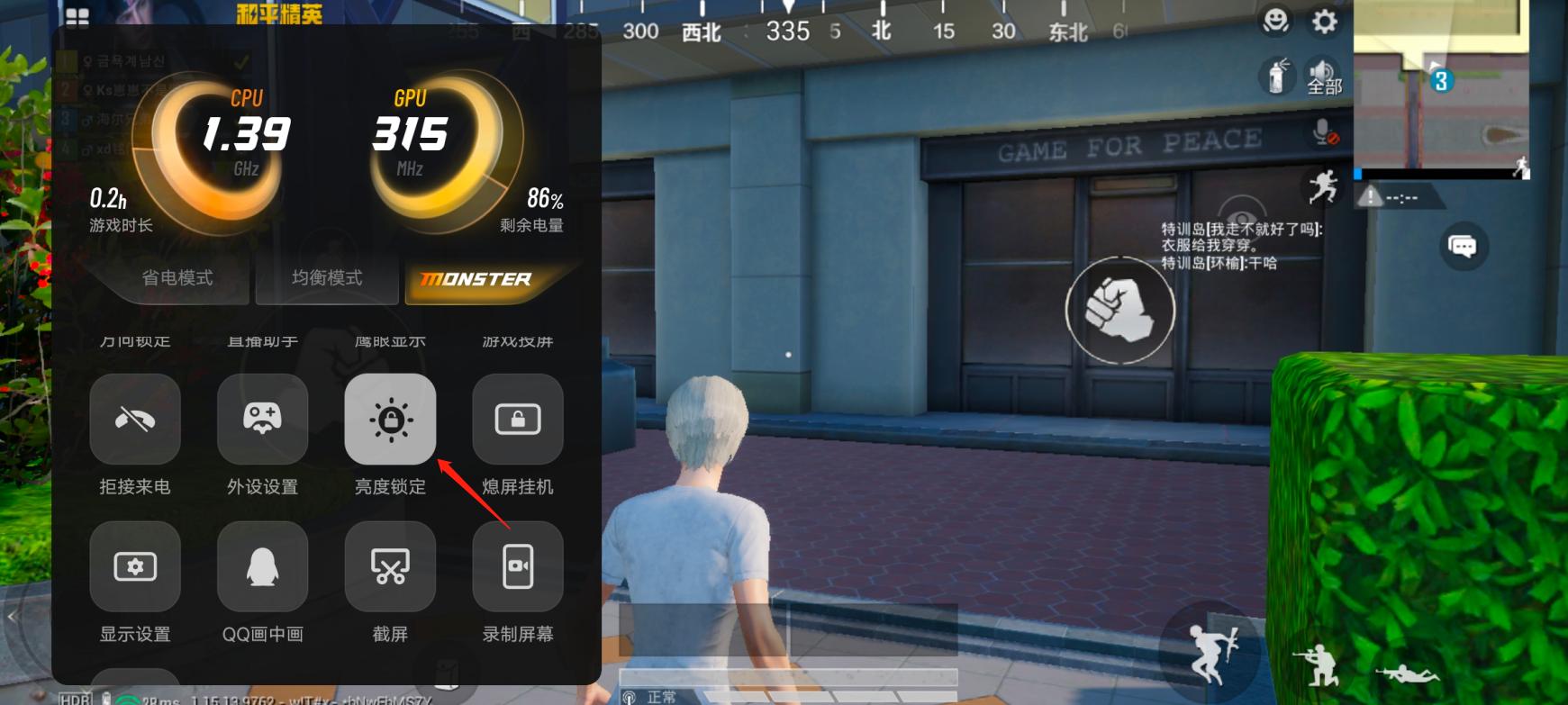Open the chat bubble message button
1568x705 pixels.
pyautogui.click(x=1462, y=246)
